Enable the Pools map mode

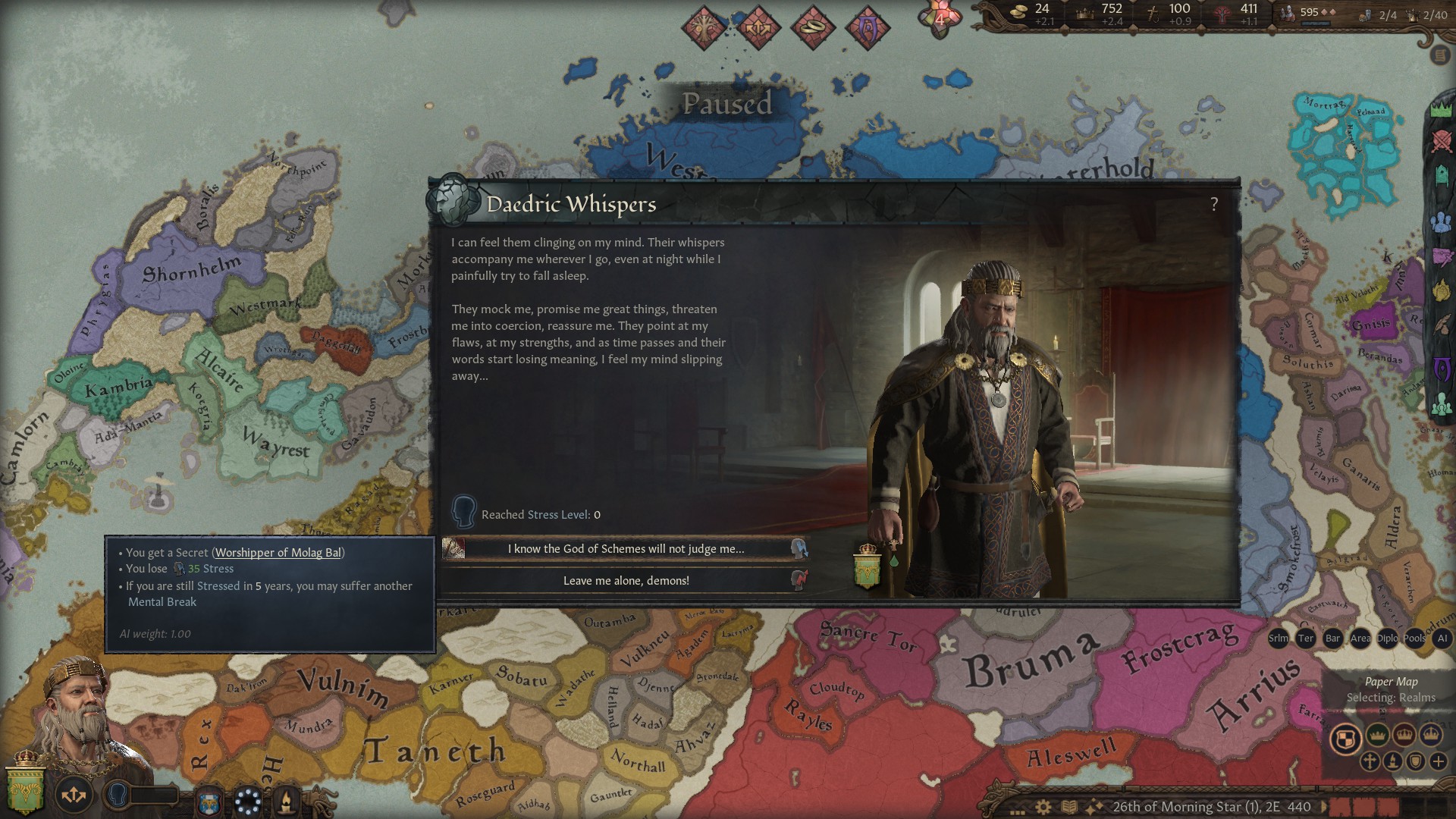tap(1414, 639)
